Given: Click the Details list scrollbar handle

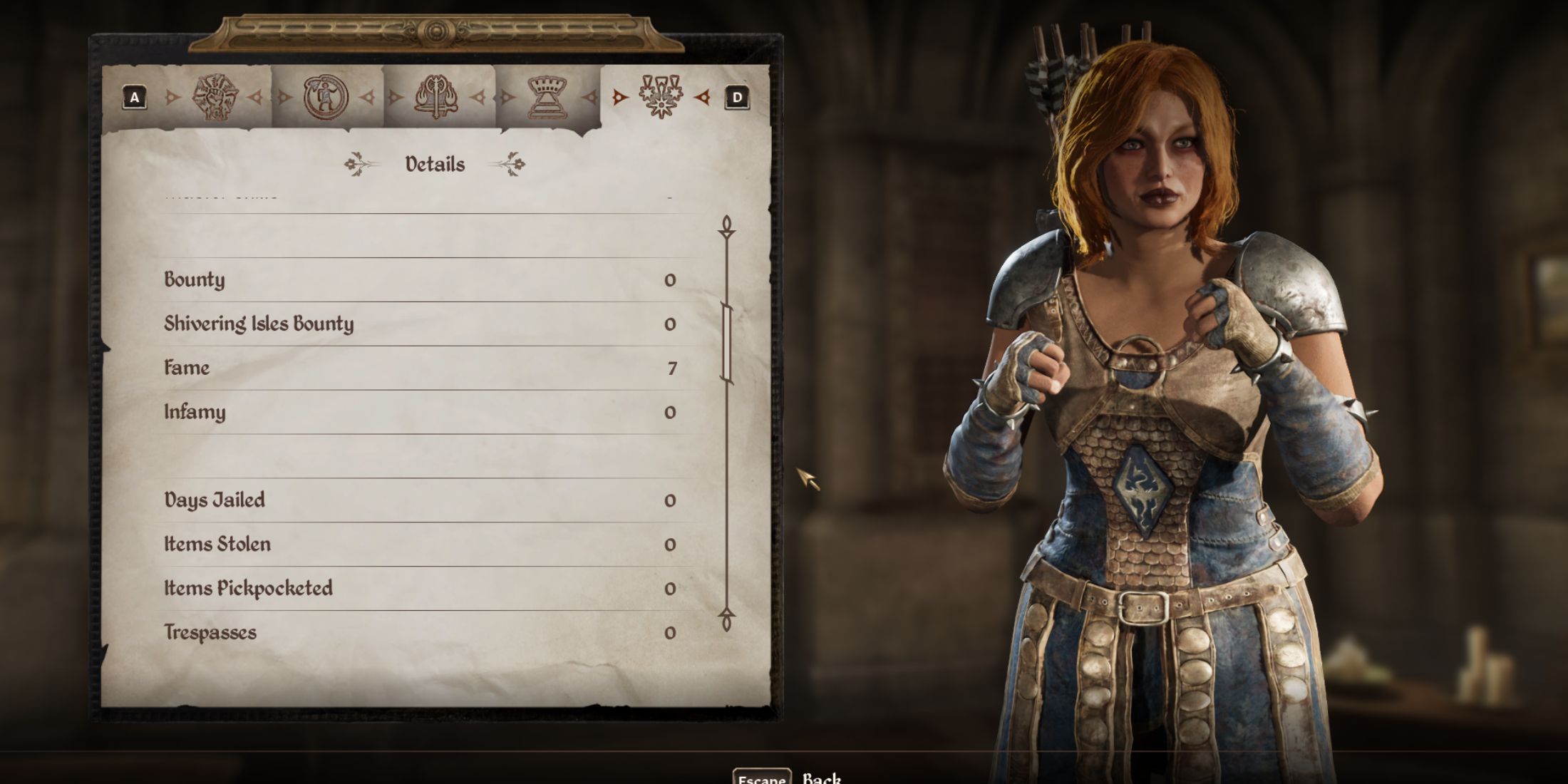Looking at the screenshot, I should (726, 344).
